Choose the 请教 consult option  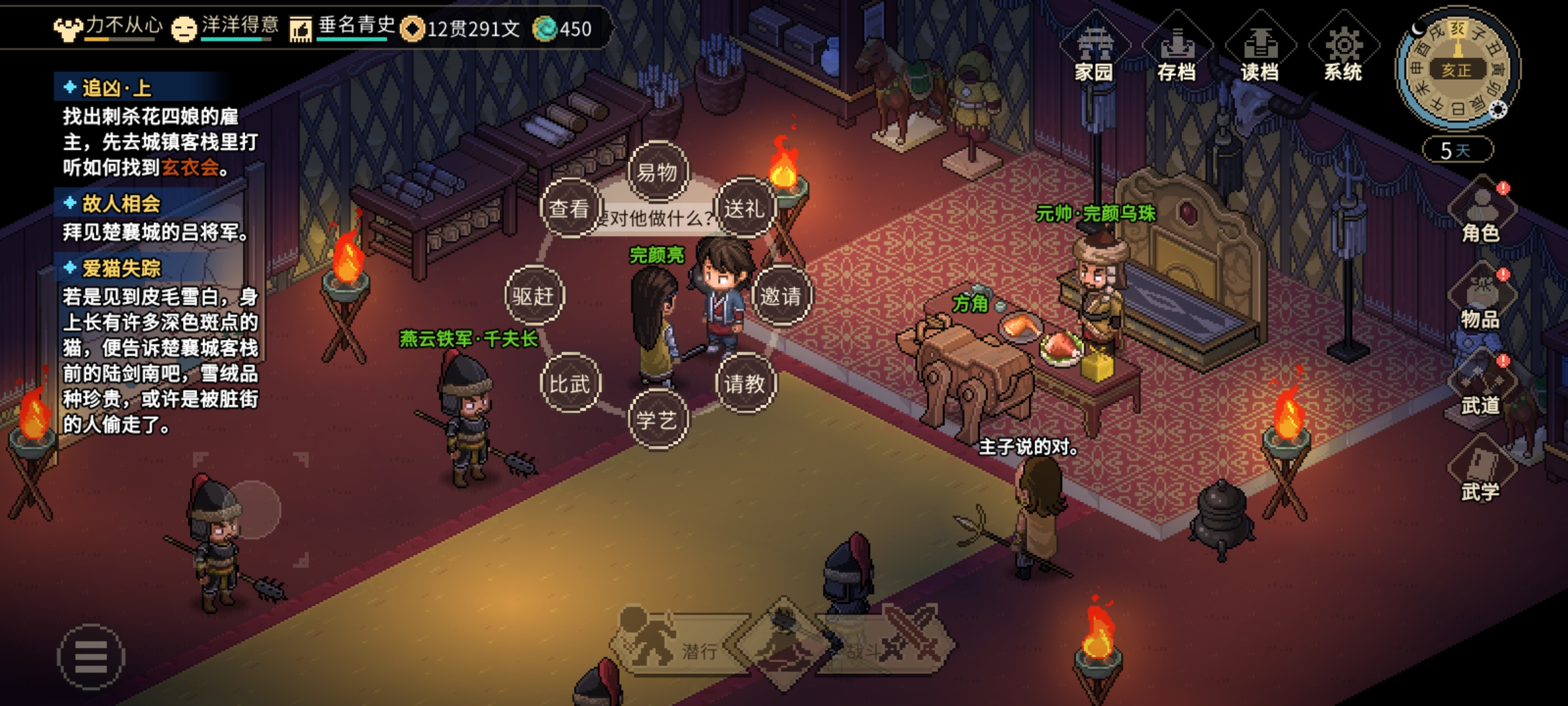click(x=745, y=384)
